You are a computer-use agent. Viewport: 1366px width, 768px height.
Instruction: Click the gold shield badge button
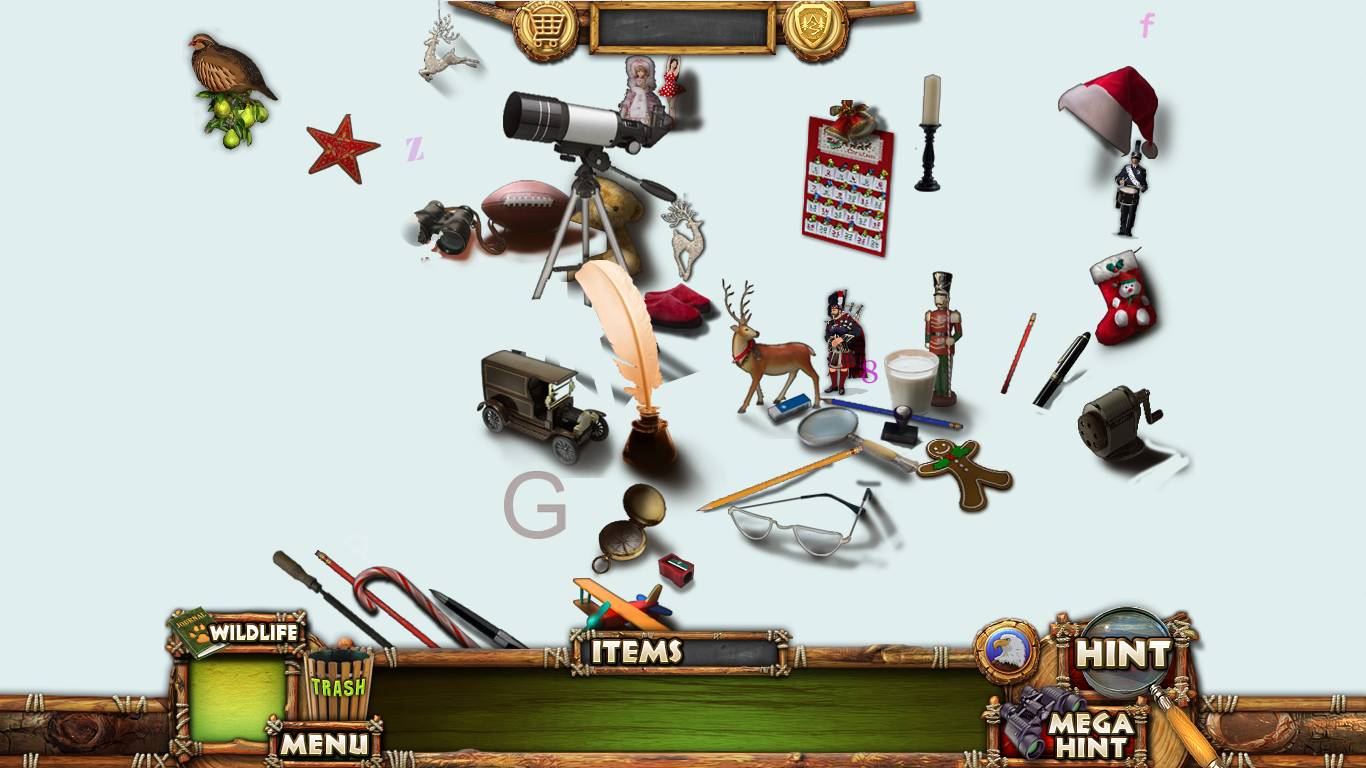coord(816,29)
